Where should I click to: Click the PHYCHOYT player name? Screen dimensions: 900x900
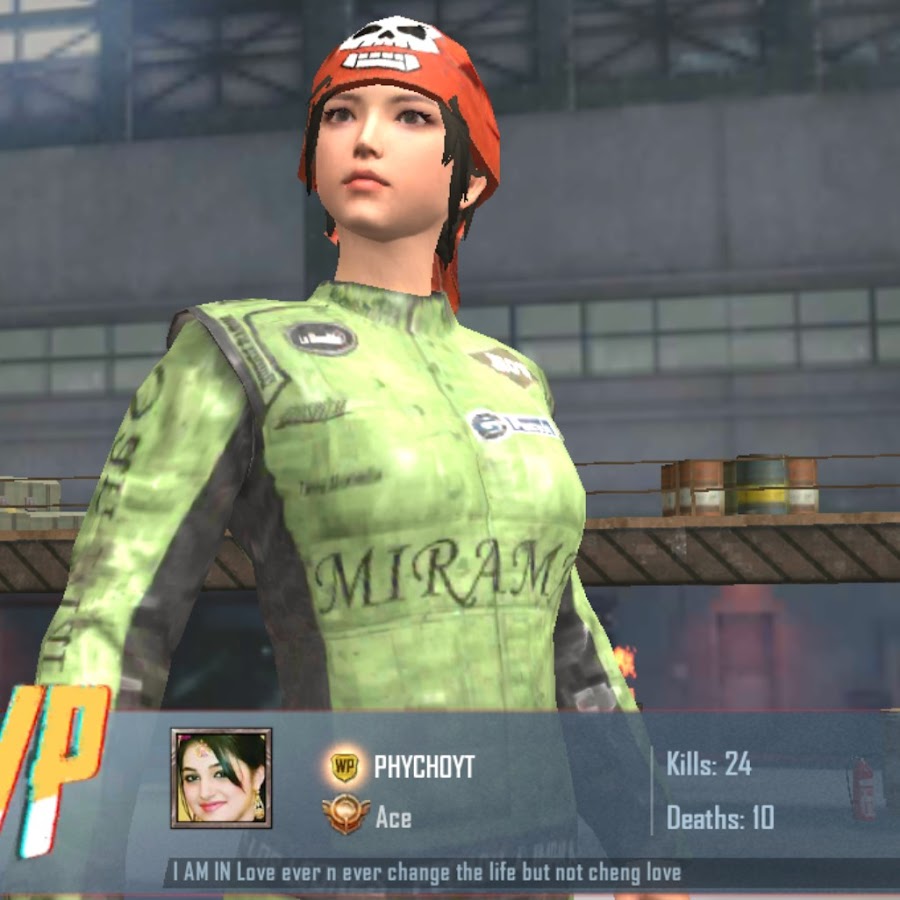(x=424, y=767)
